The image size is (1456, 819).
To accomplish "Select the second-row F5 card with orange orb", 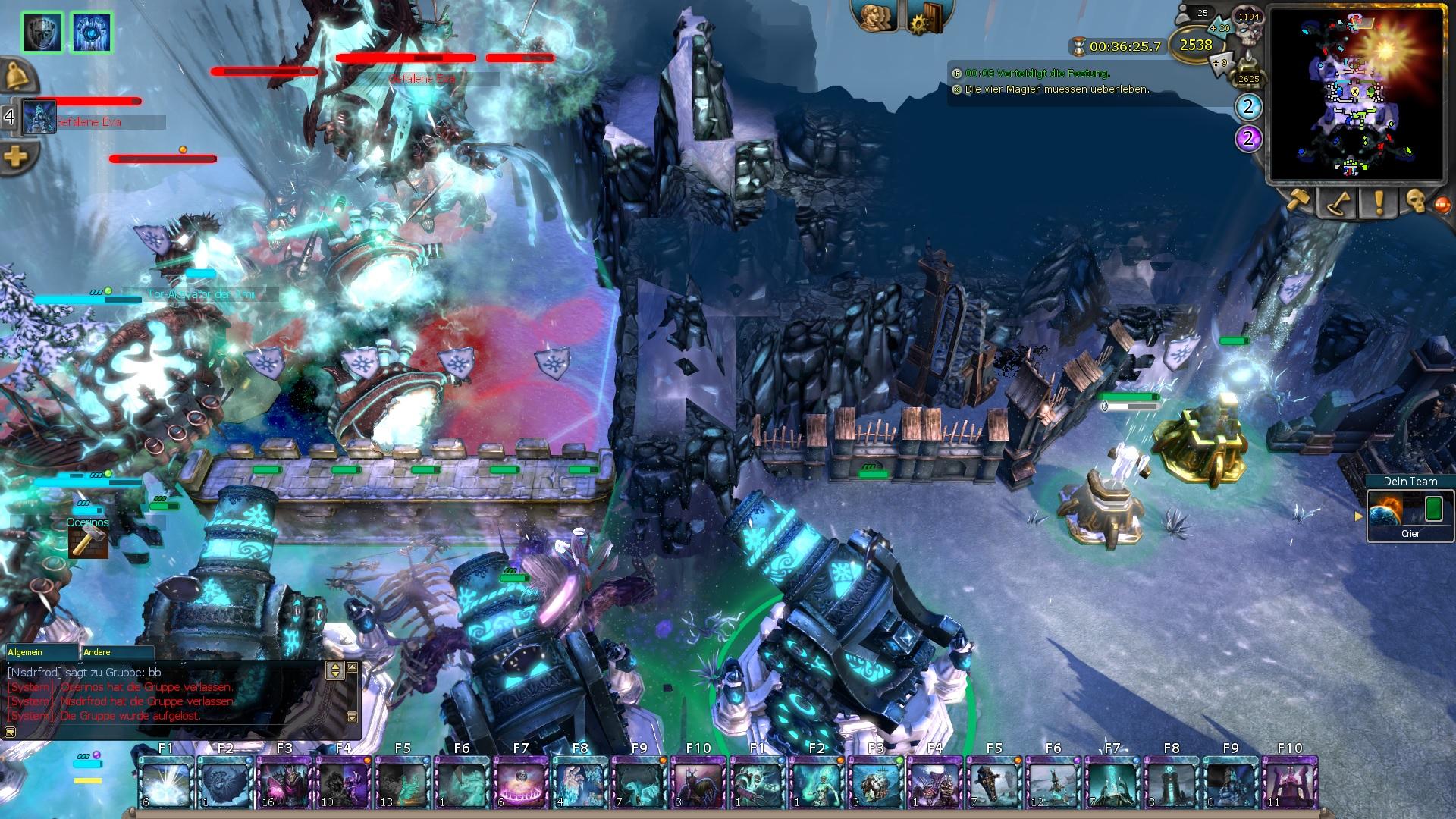I will point(993,782).
